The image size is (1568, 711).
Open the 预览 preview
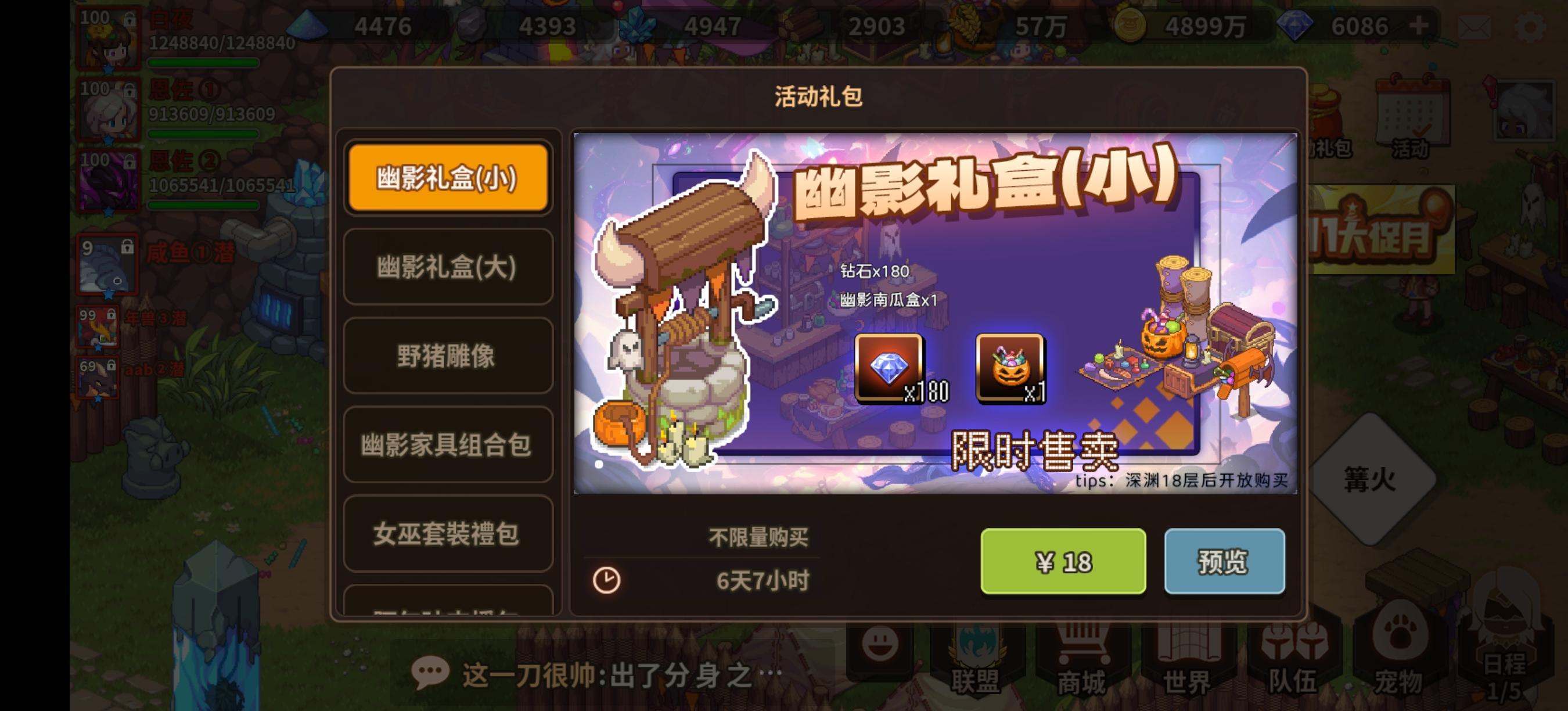point(1225,562)
